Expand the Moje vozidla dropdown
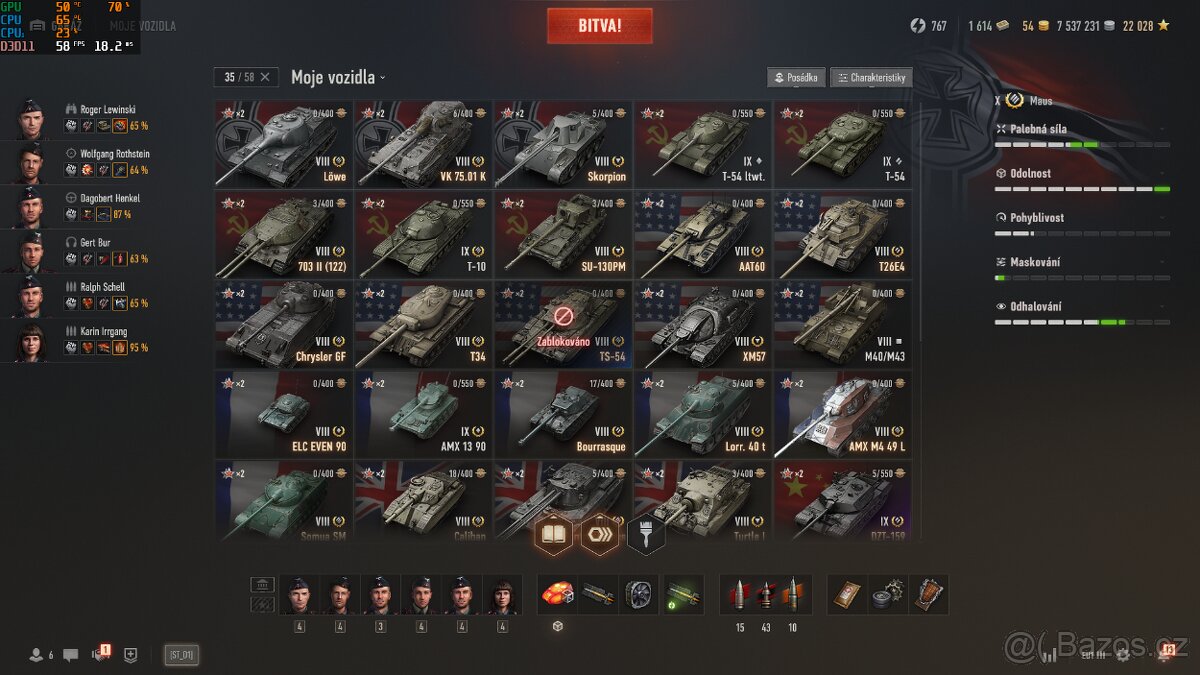Image resolution: width=1200 pixels, height=675 pixels. [x=338, y=77]
